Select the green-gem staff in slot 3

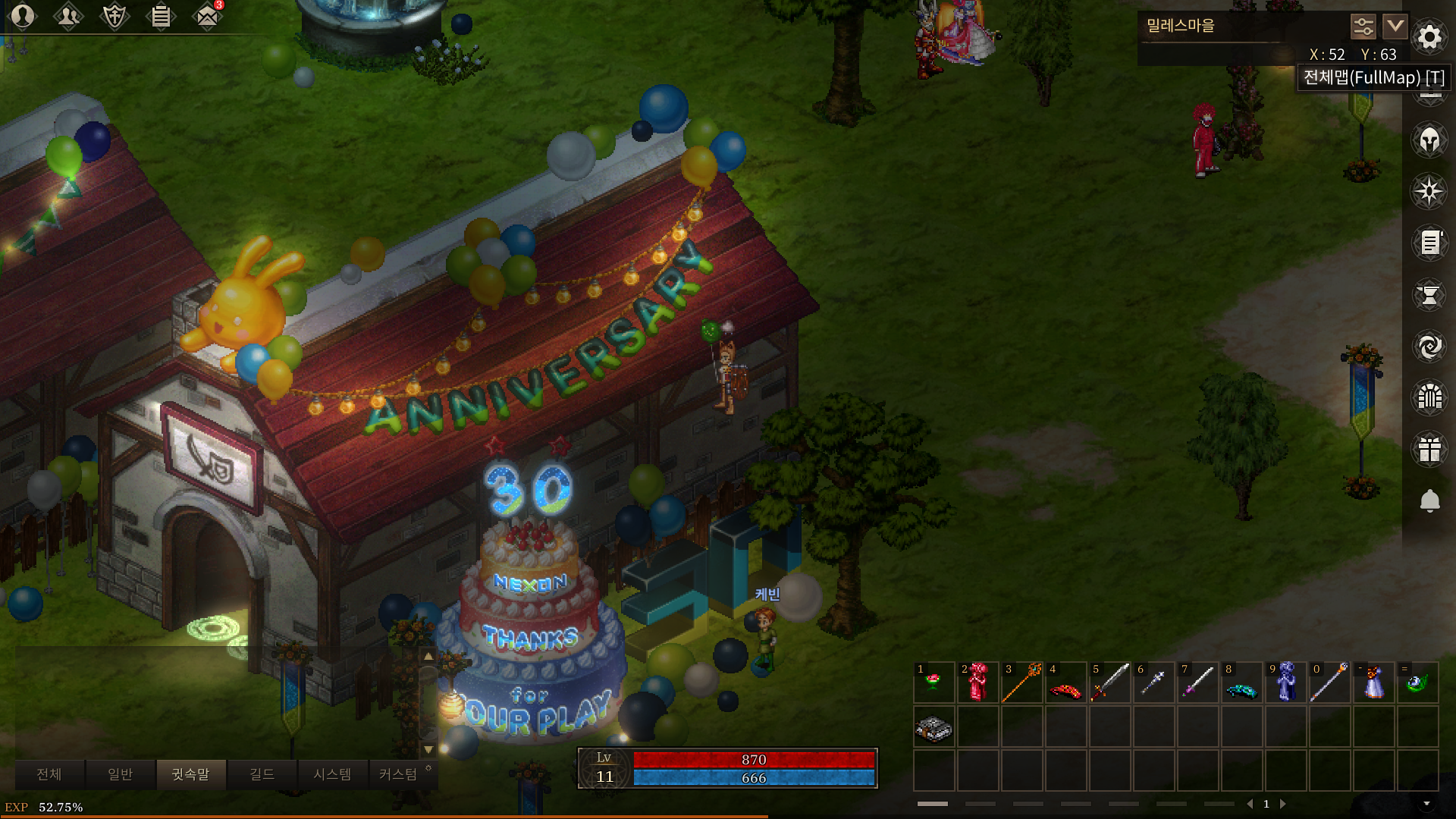1021,682
